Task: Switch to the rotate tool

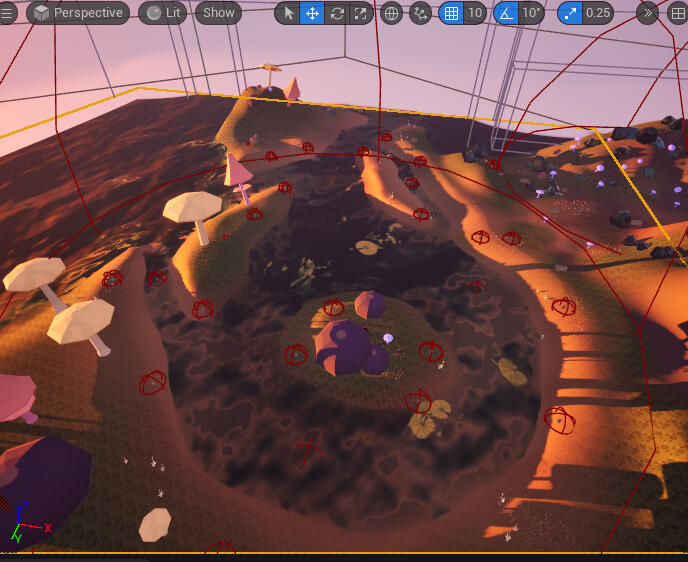Action: point(336,13)
